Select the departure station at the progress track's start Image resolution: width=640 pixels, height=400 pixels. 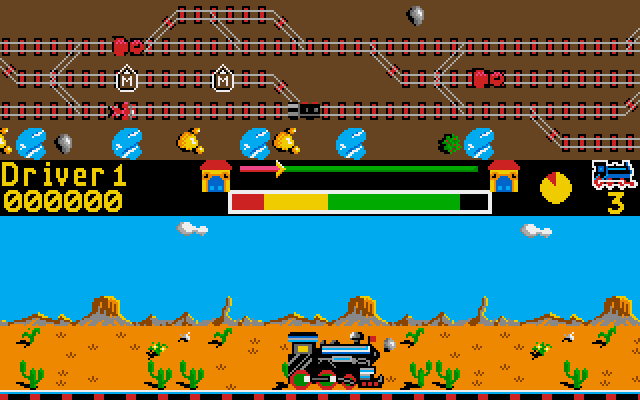coord(215,176)
